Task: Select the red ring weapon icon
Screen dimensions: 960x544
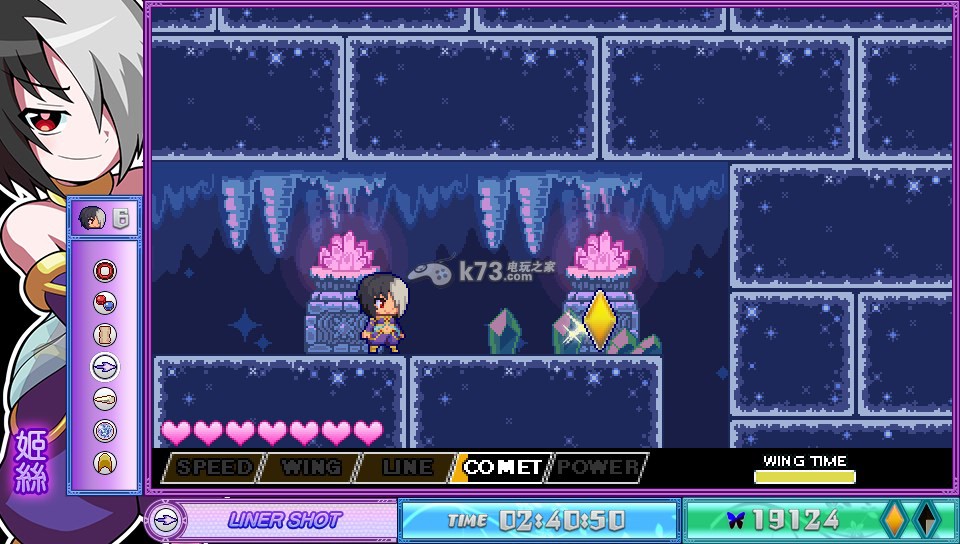Action: (105, 271)
